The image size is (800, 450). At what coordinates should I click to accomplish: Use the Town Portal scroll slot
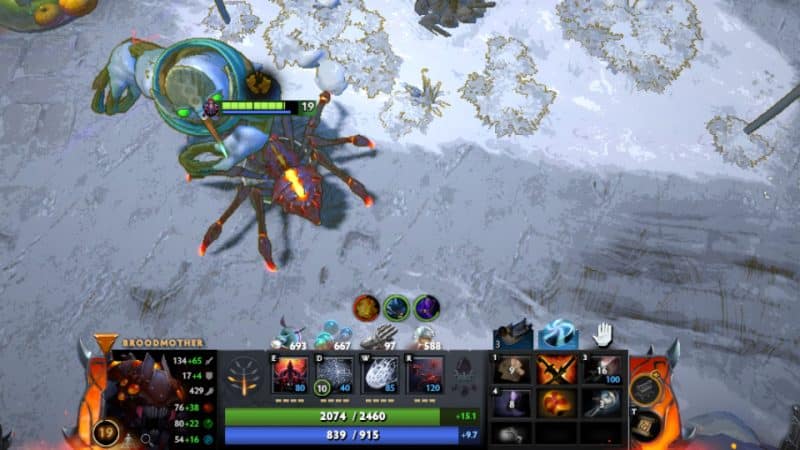(x=646, y=425)
